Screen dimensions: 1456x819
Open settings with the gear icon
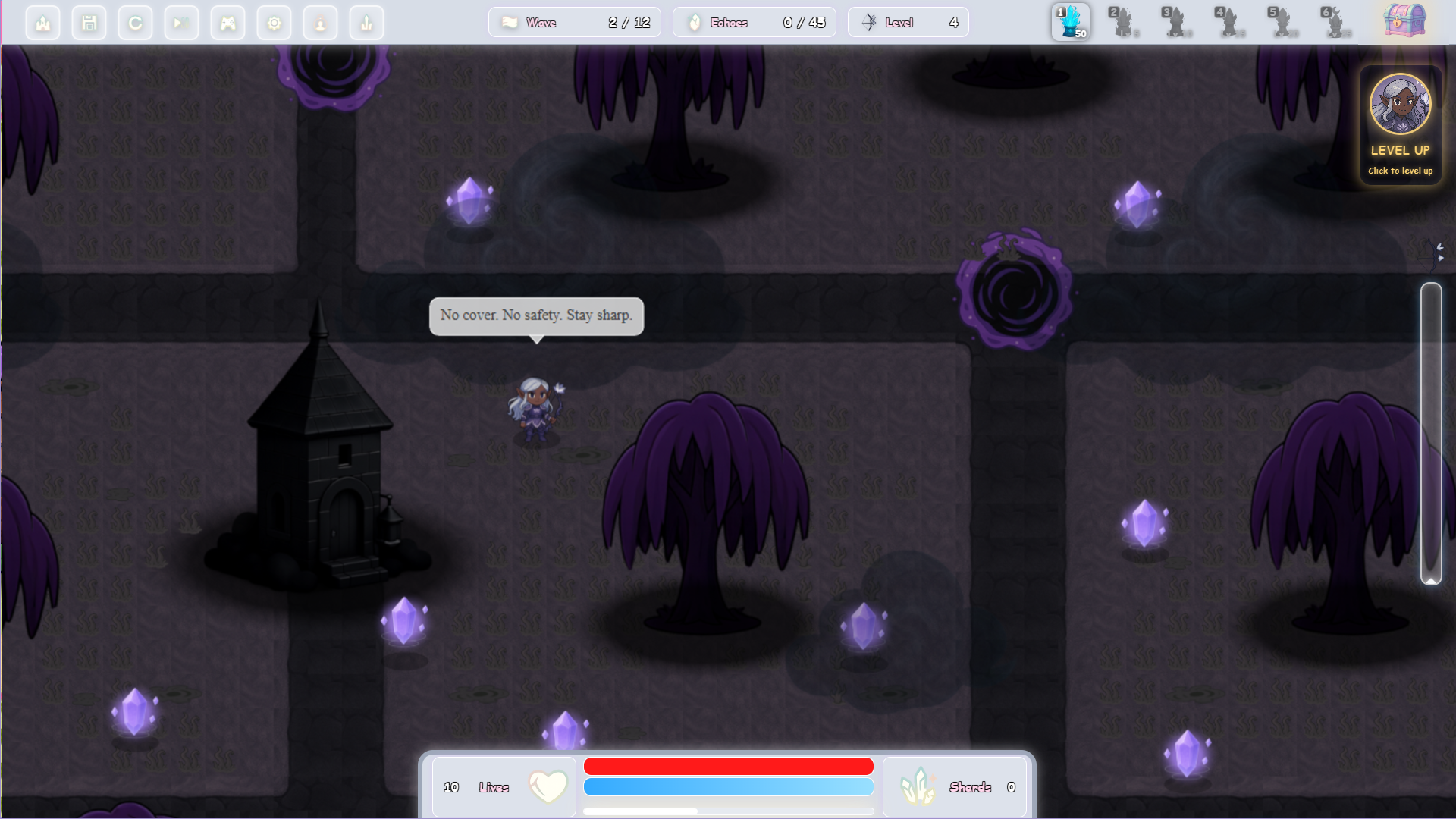tap(274, 23)
